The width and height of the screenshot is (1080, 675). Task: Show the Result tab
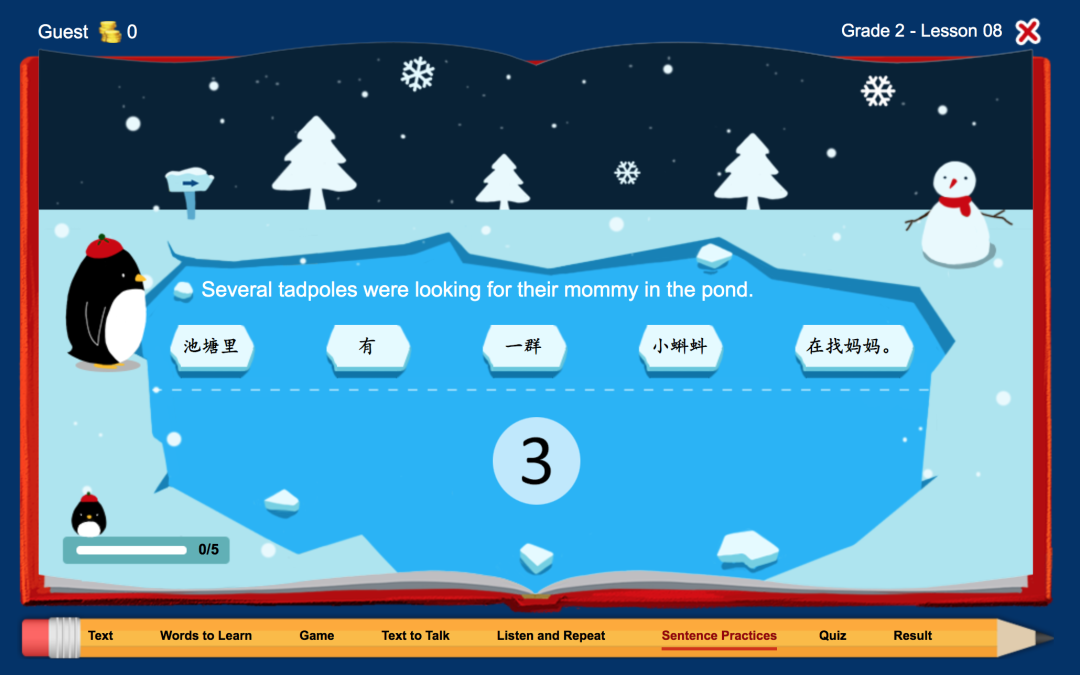pyautogui.click(x=913, y=636)
